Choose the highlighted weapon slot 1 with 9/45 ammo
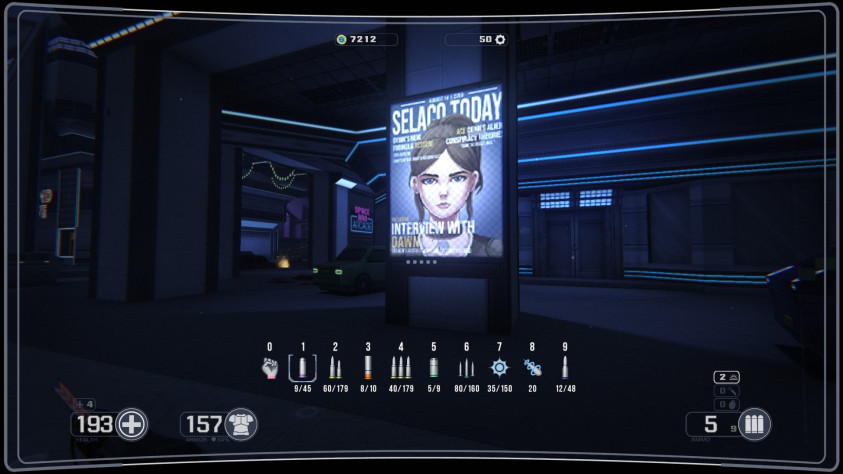843x474 pixels. tap(302, 368)
